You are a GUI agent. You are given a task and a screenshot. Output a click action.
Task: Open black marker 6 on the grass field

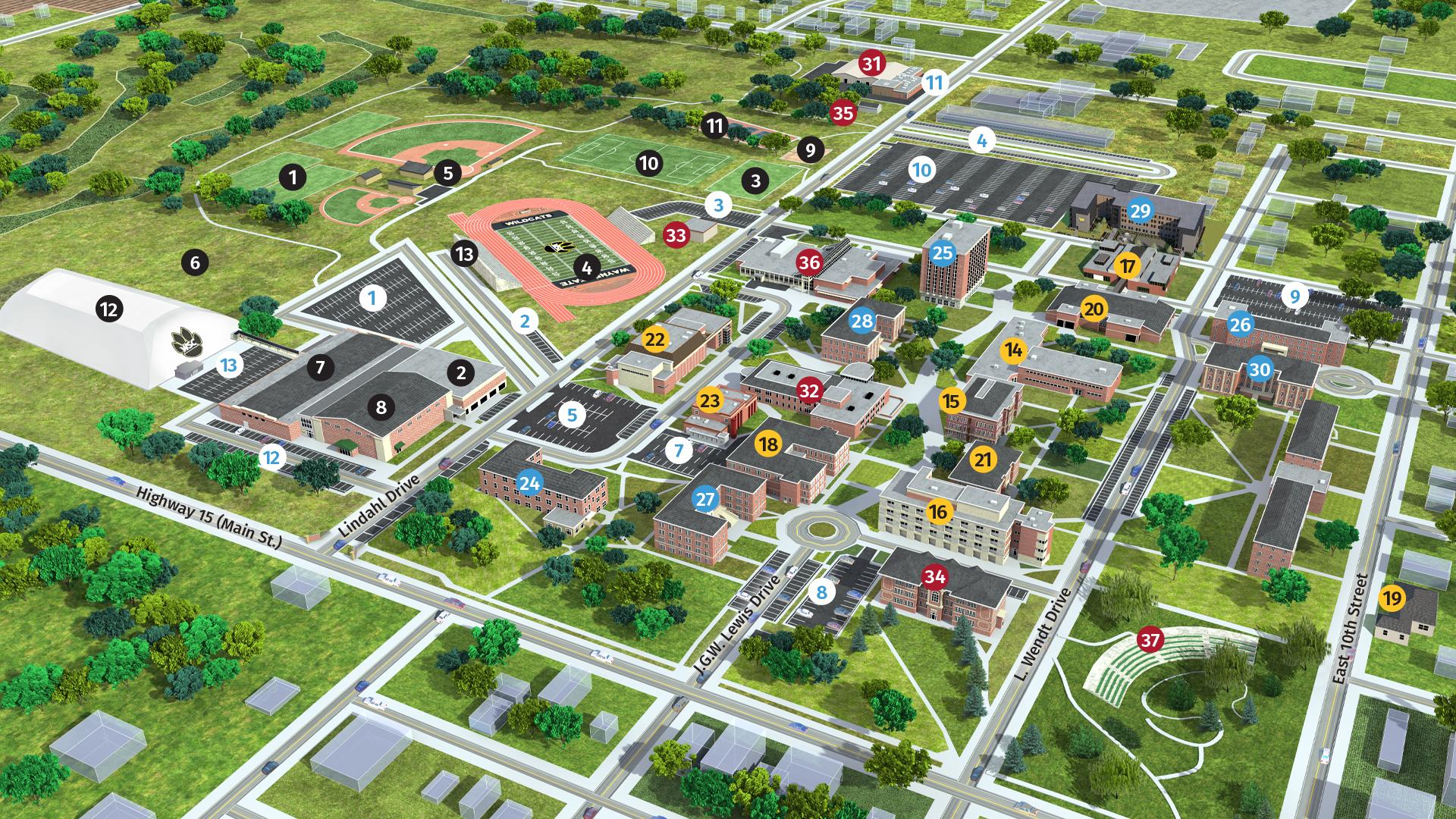tap(195, 263)
